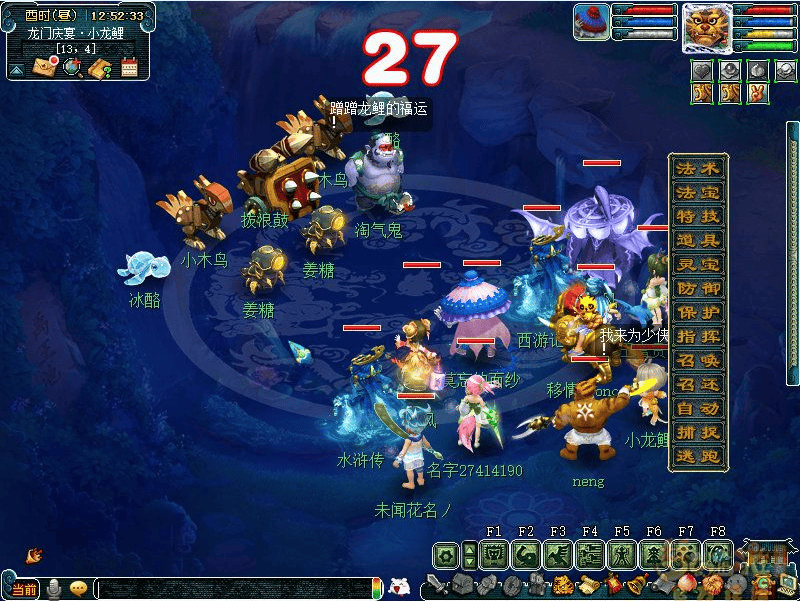This screenshot has height=601, width=800.
Task: Open the world map globe icon
Action: click(71, 67)
